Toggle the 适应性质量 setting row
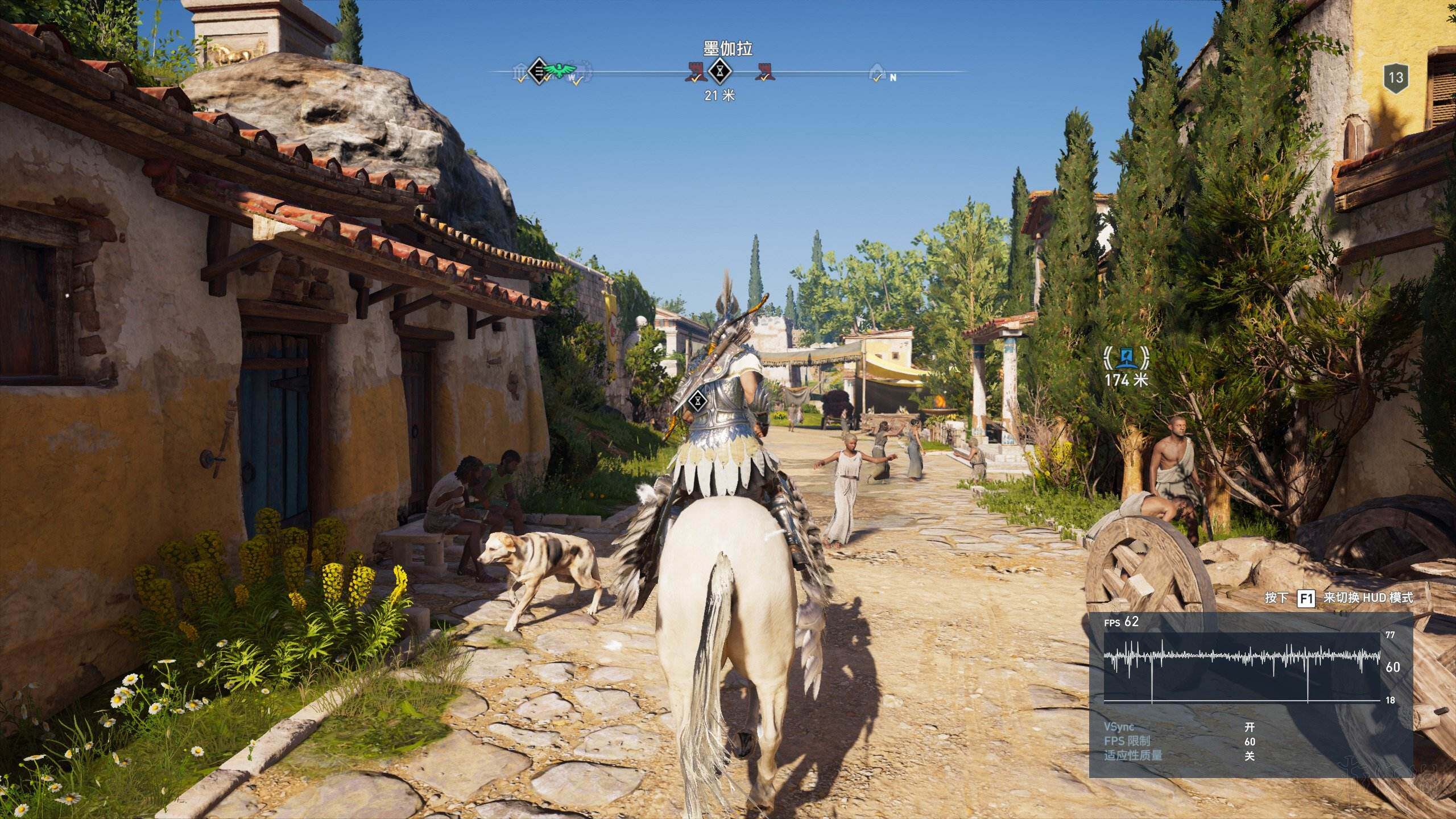 [1176, 756]
